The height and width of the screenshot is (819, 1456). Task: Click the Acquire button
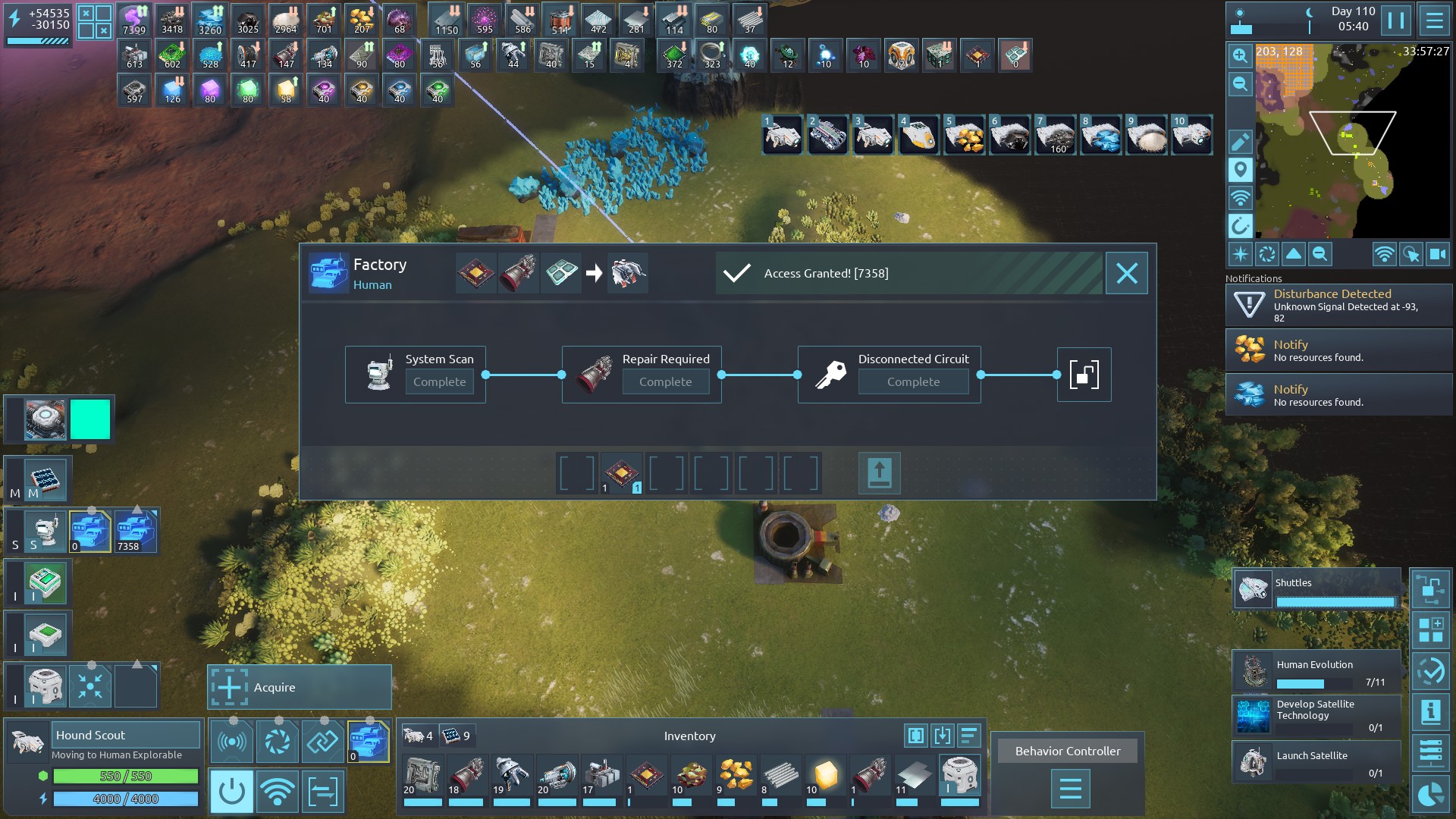point(300,687)
